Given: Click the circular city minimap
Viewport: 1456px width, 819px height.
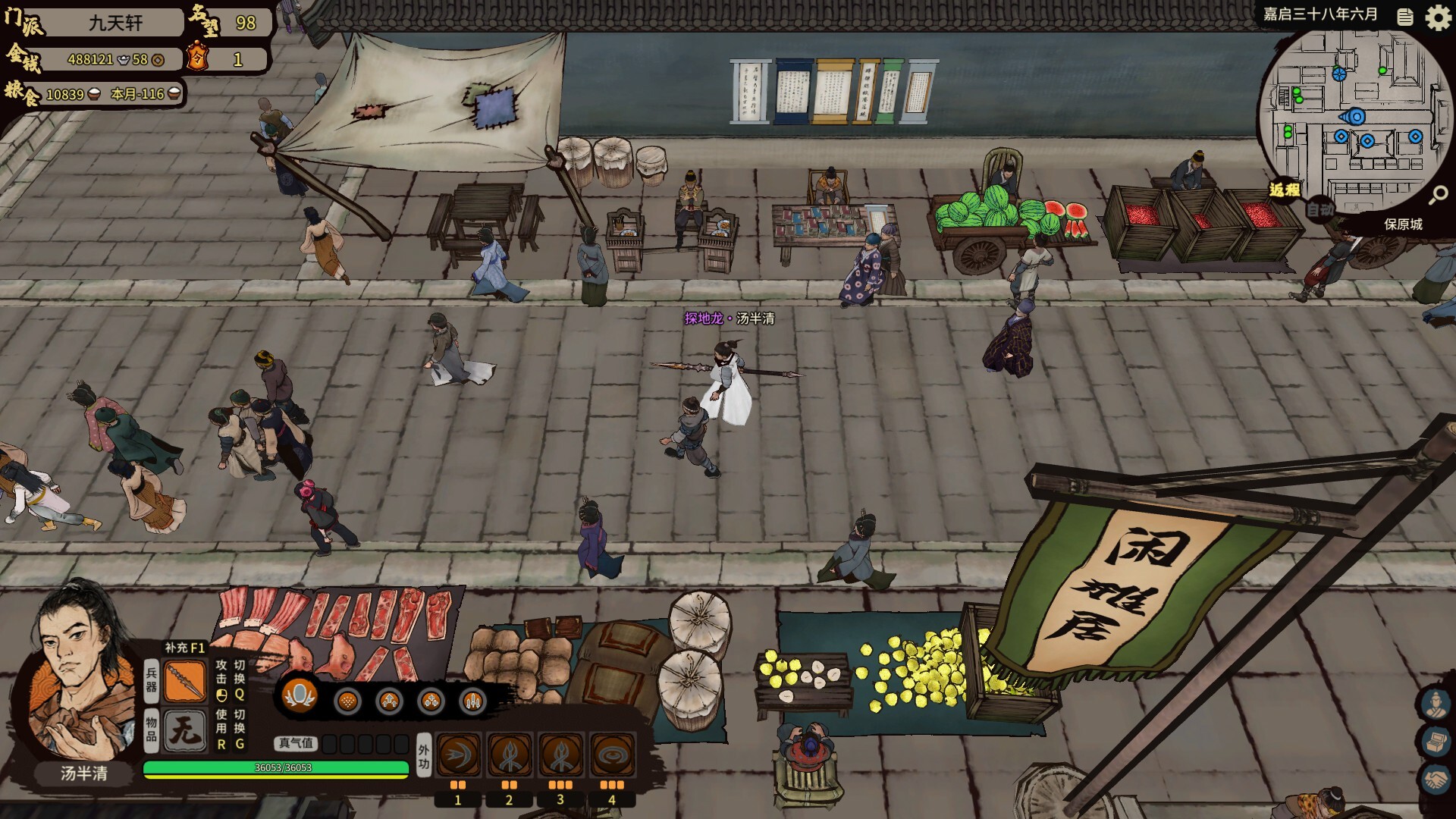Looking at the screenshot, I should tap(1354, 121).
